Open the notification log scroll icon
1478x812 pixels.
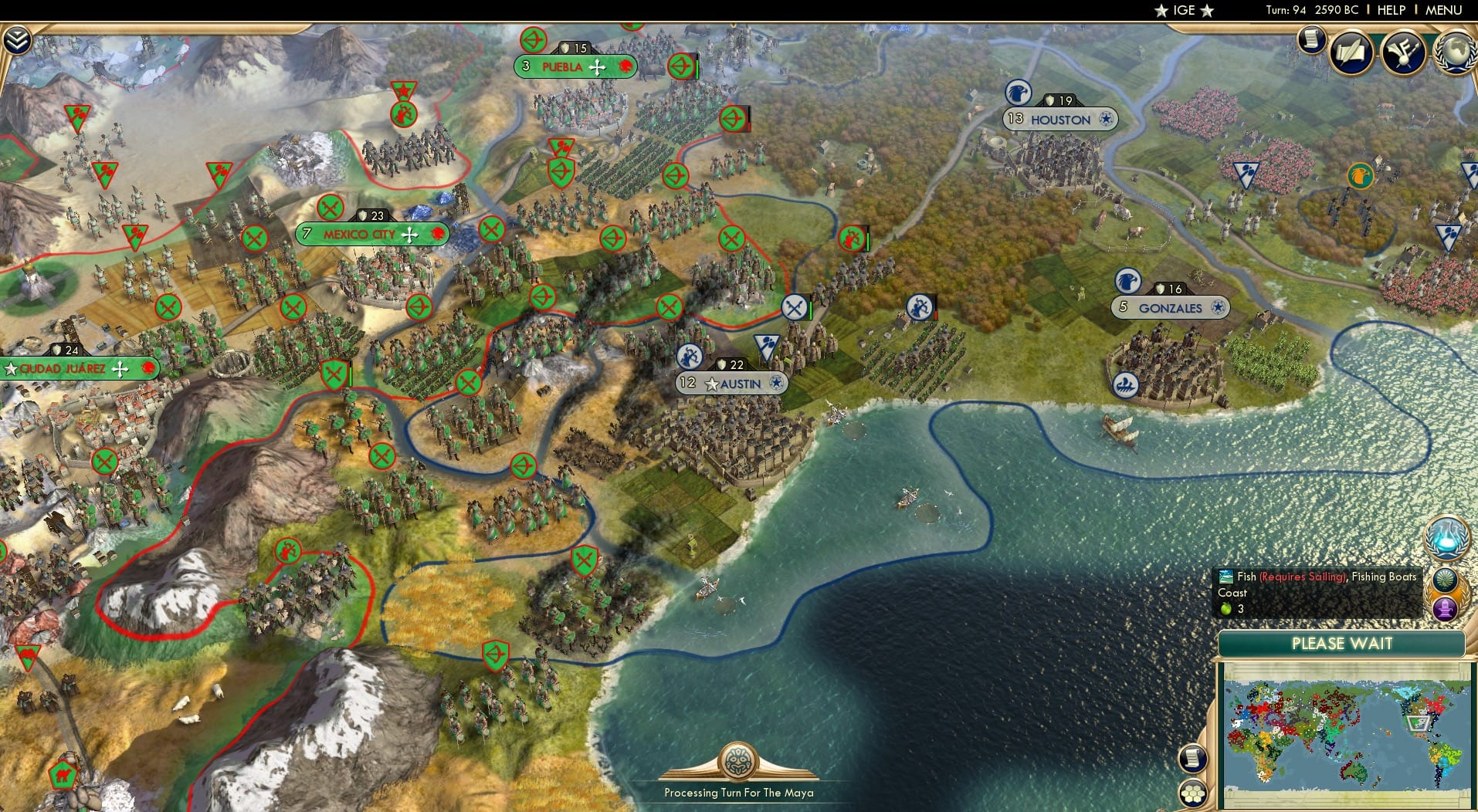tap(1311, 41)
